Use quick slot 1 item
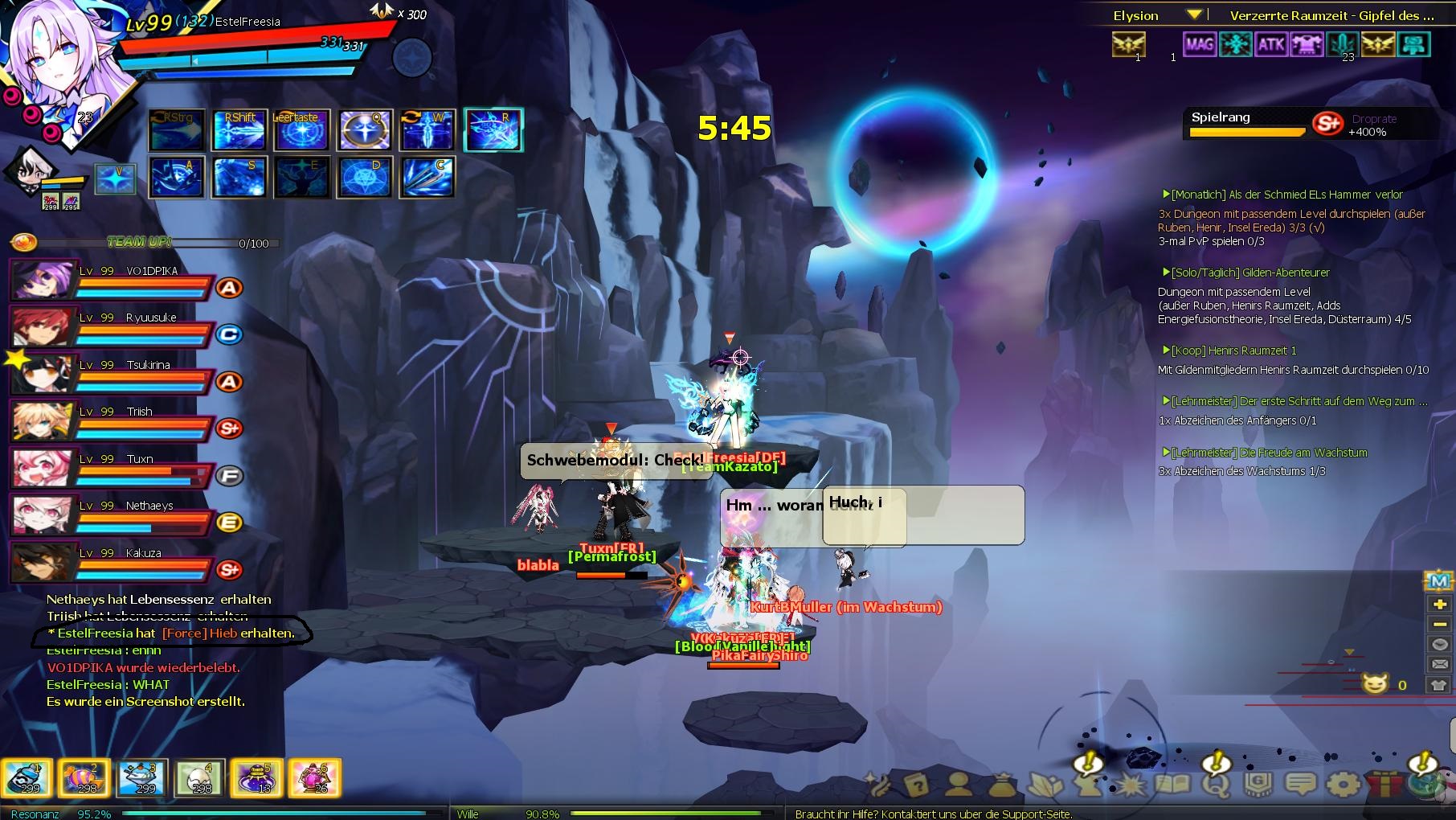 (26, 778)
